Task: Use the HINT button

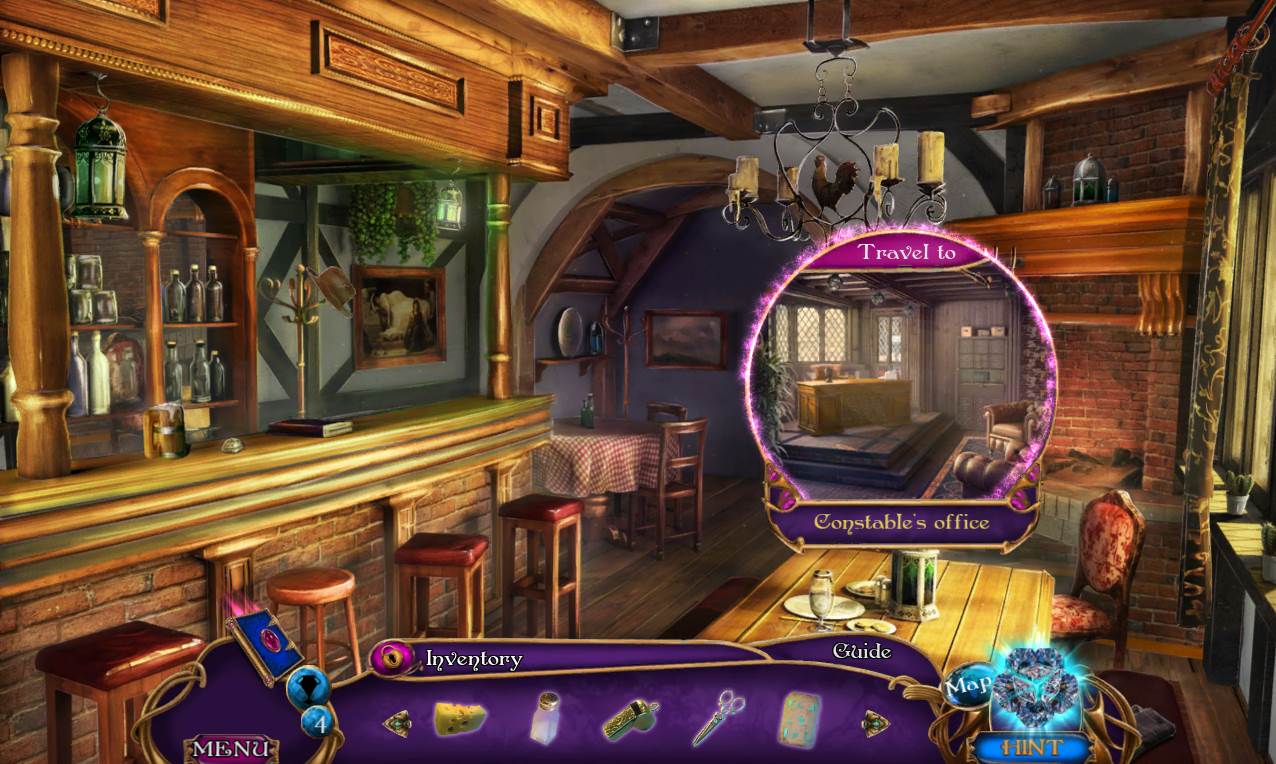Action: [1033, 746]
